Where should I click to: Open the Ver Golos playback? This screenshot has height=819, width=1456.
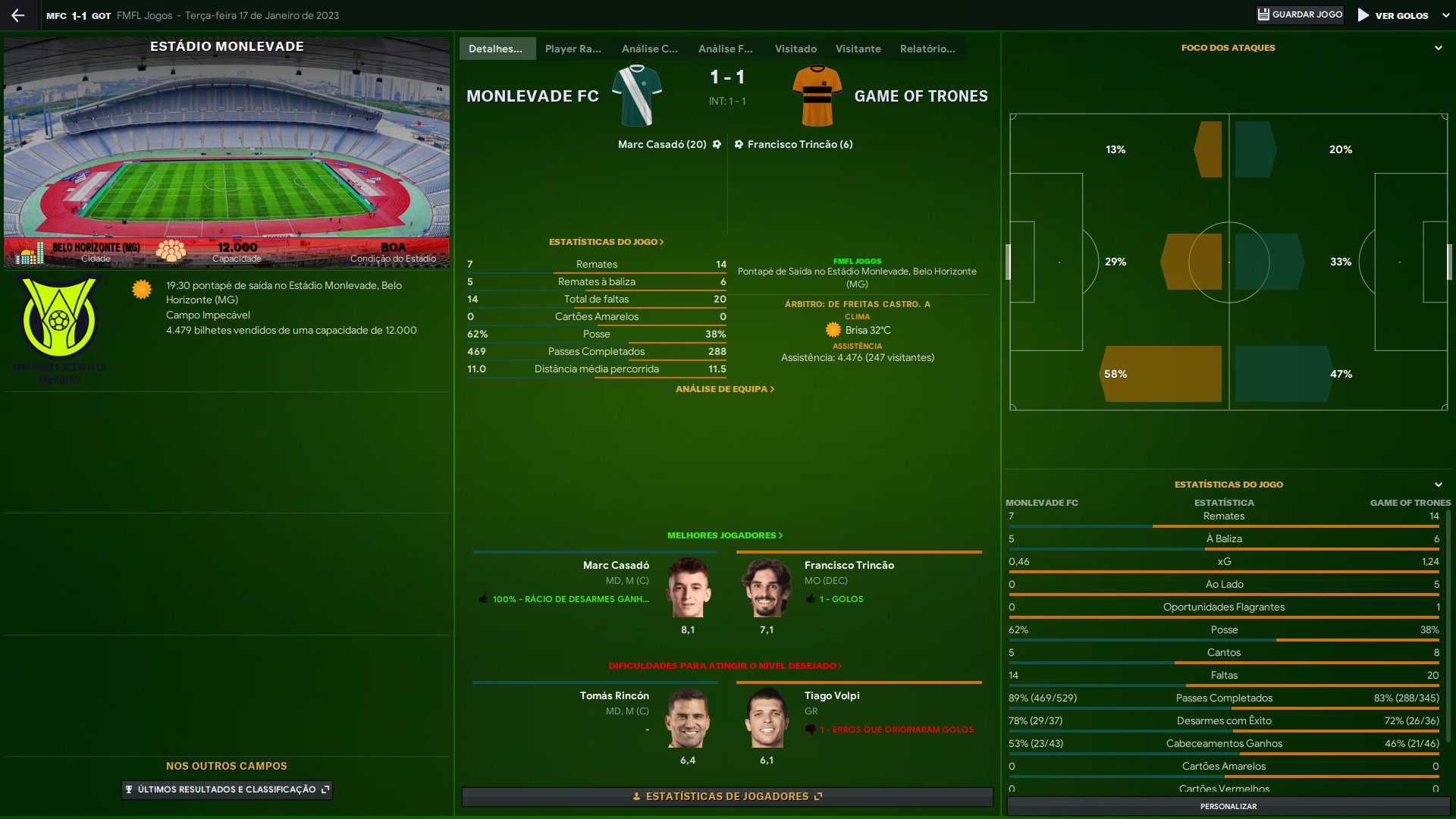pyautogui.click(x=1393, y=15)
